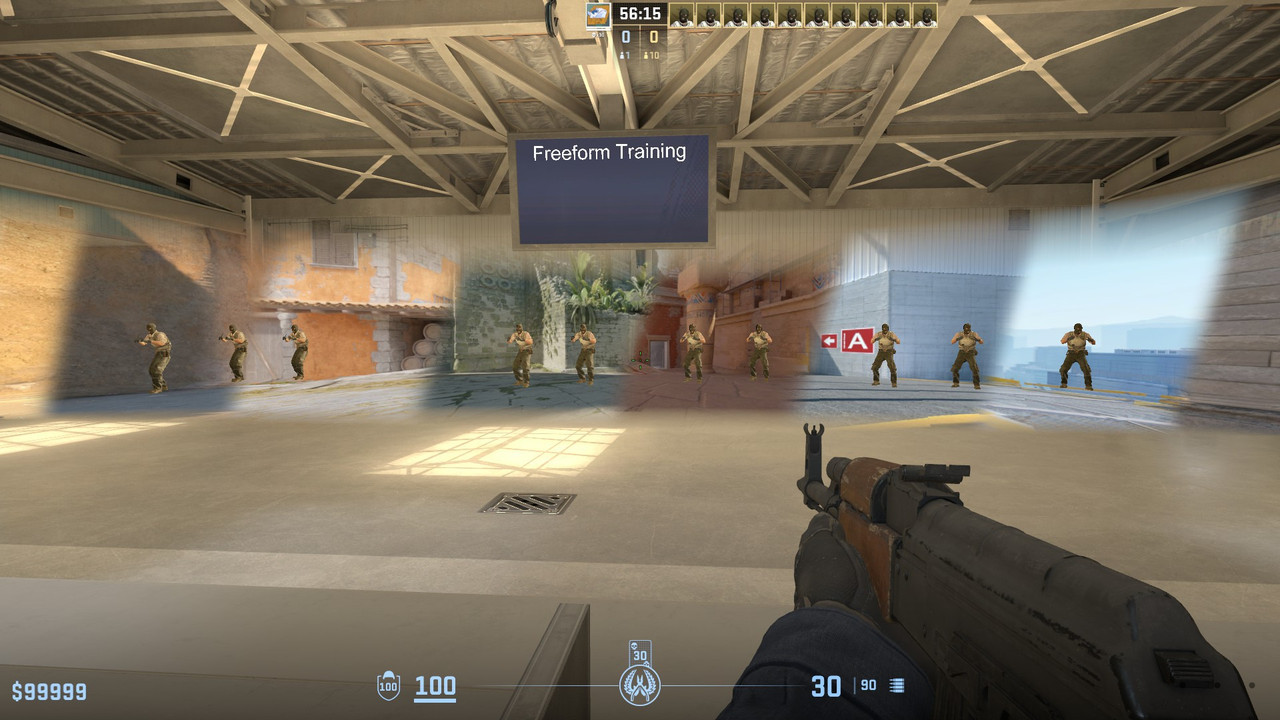Select the armor and helmet shield icon
This screenshot has height=720, width=1280.
[x=388, y=686]
